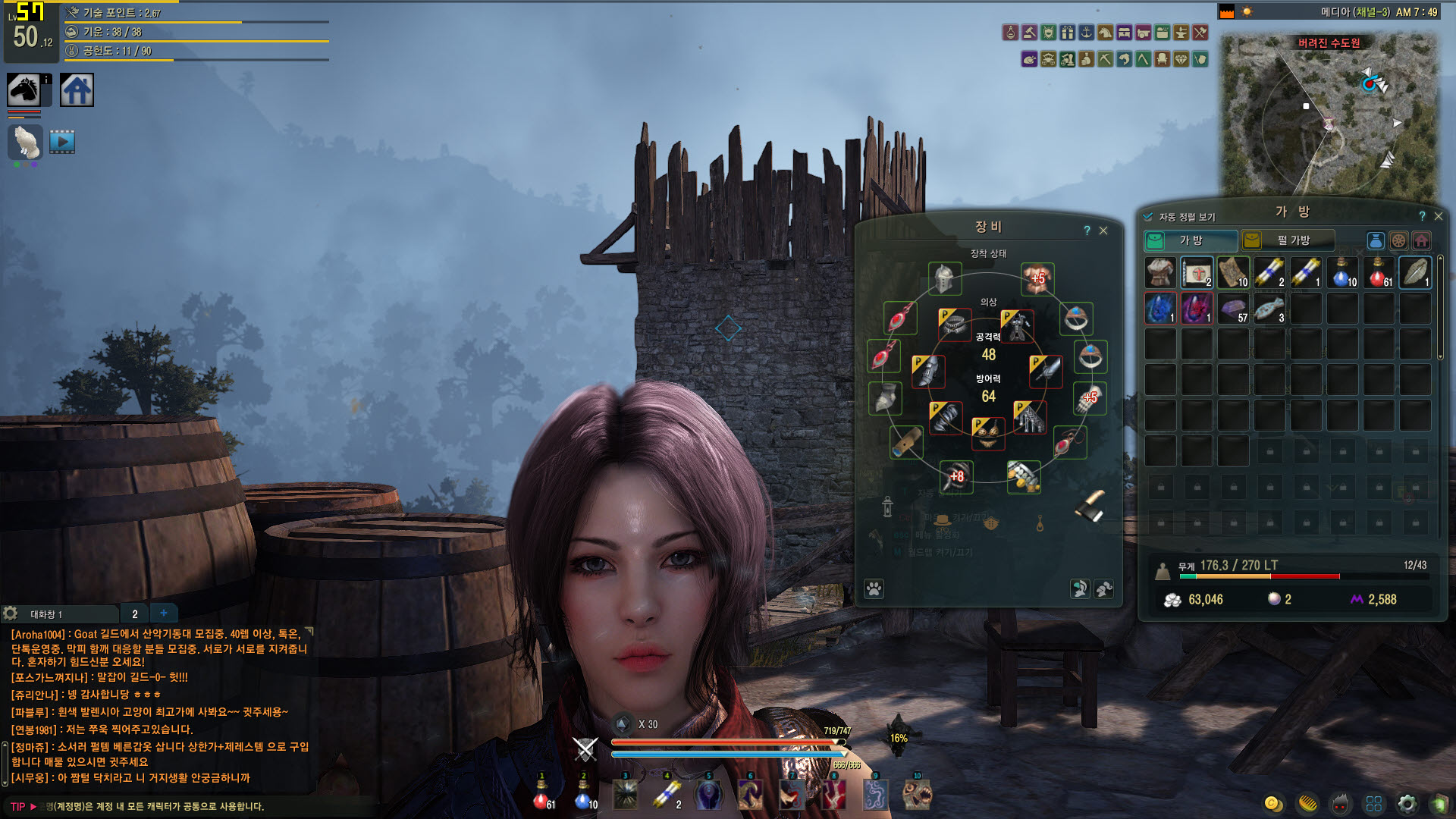Select the +8 weapon equipment slot
Viewport: 1456px width, 819px height.
[956, 476]
